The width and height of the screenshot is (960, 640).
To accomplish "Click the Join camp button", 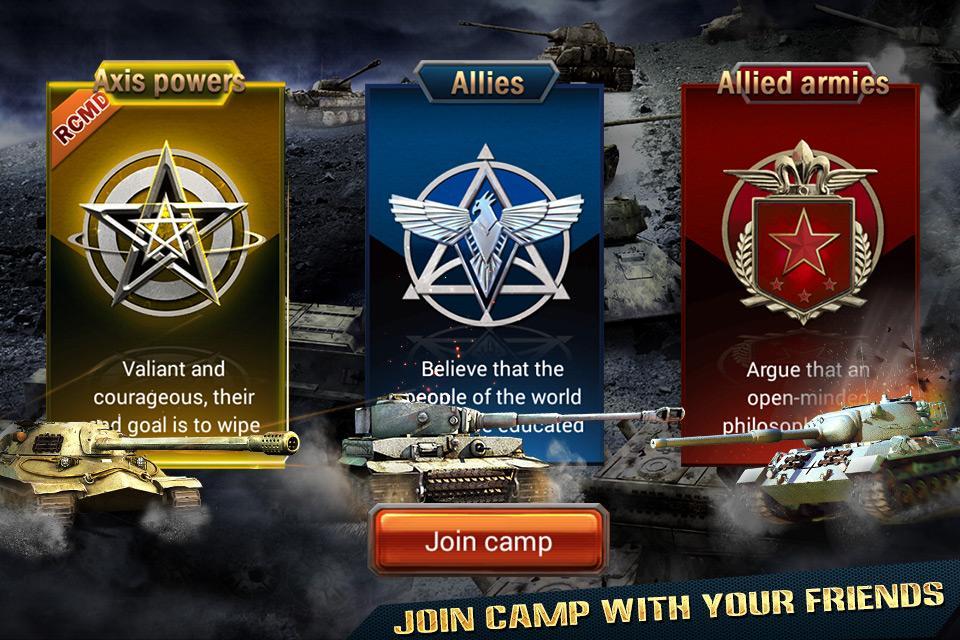I will [x=488, y=542].
